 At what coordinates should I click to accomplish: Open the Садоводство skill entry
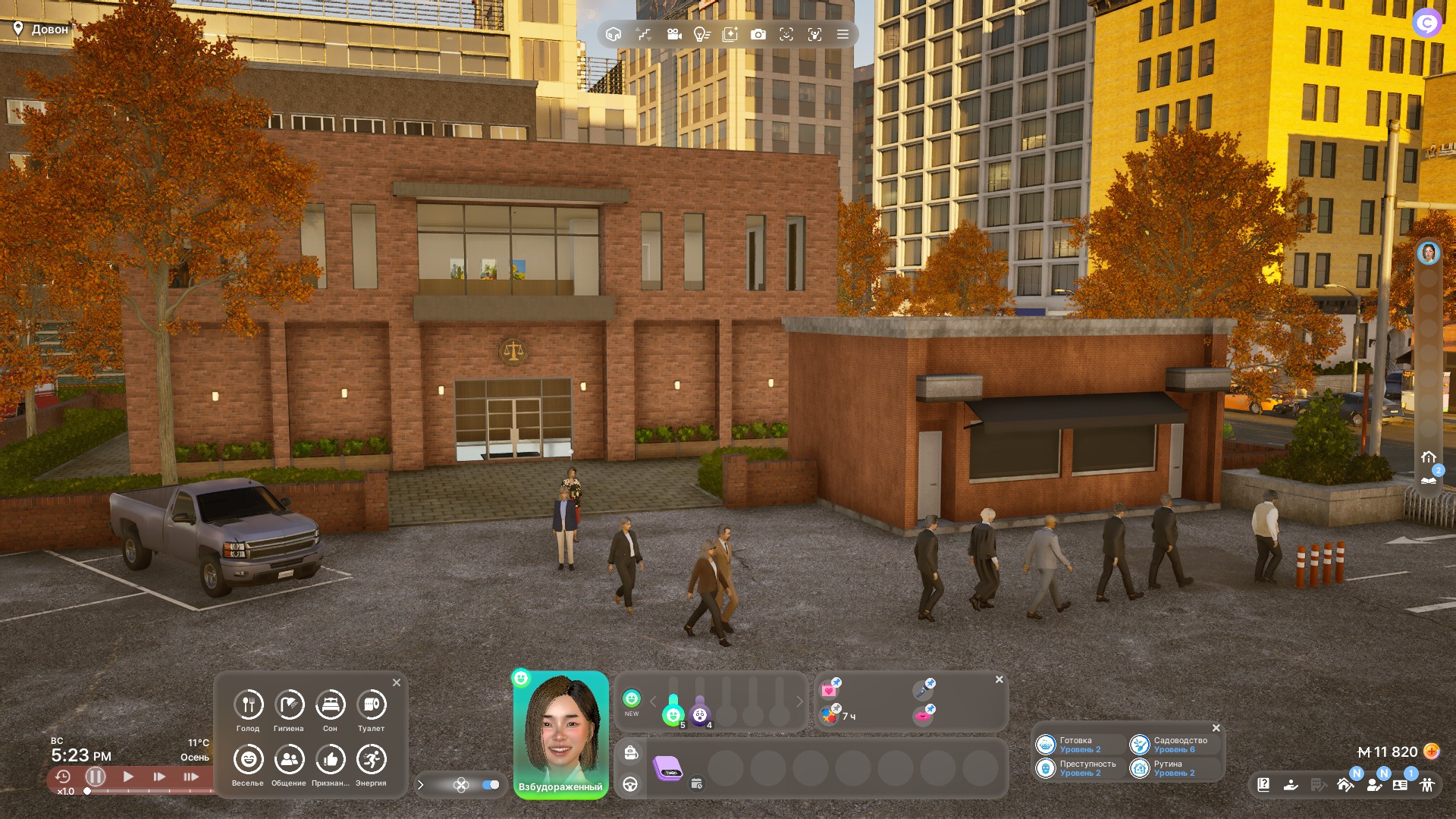(x=1172, y=745)
